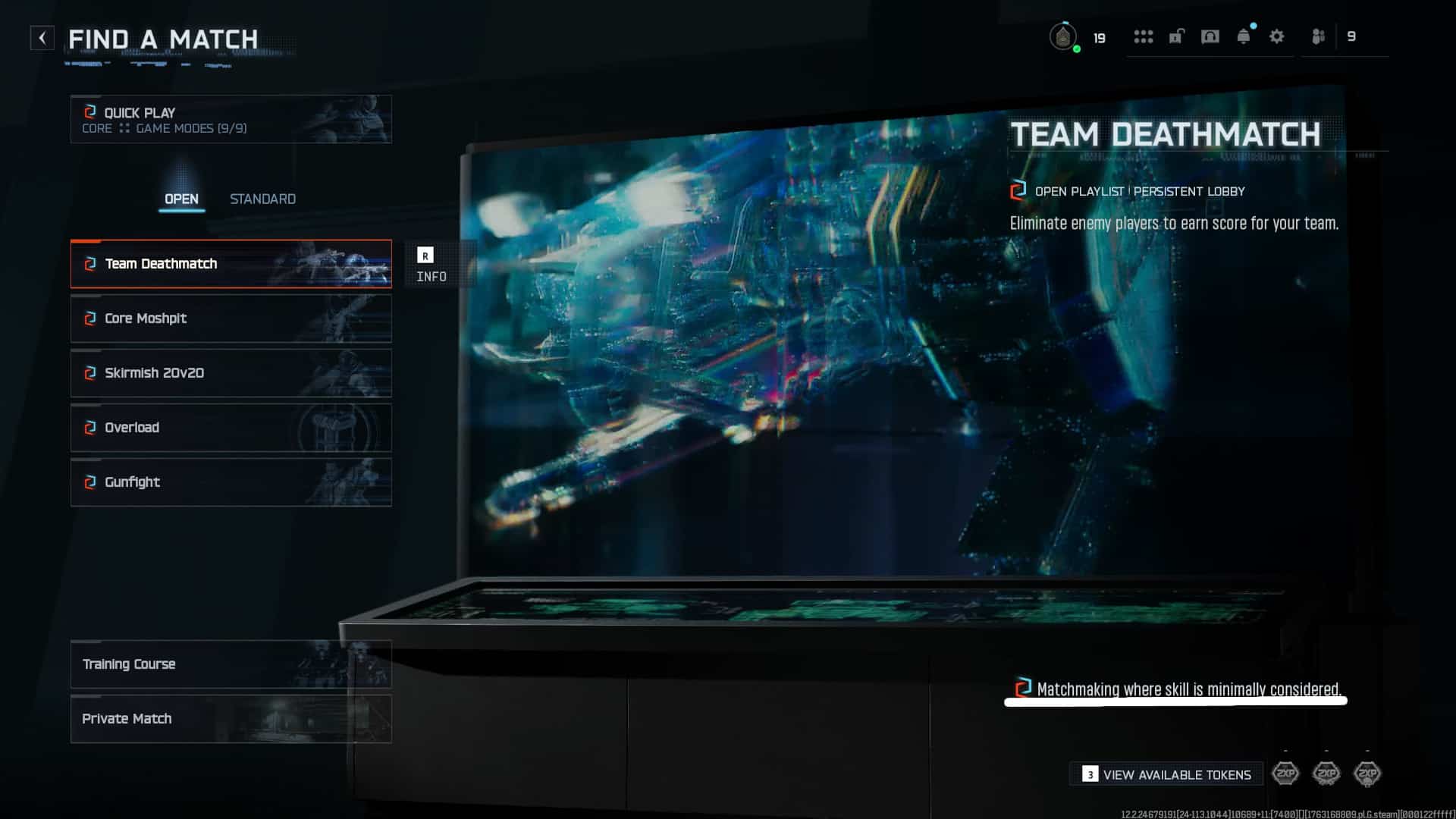Viewport: 1456px width, 819px height.
Task: Open the apps grid icon in the top bar
Action: pyautogui.click(x=1145, y=36)
